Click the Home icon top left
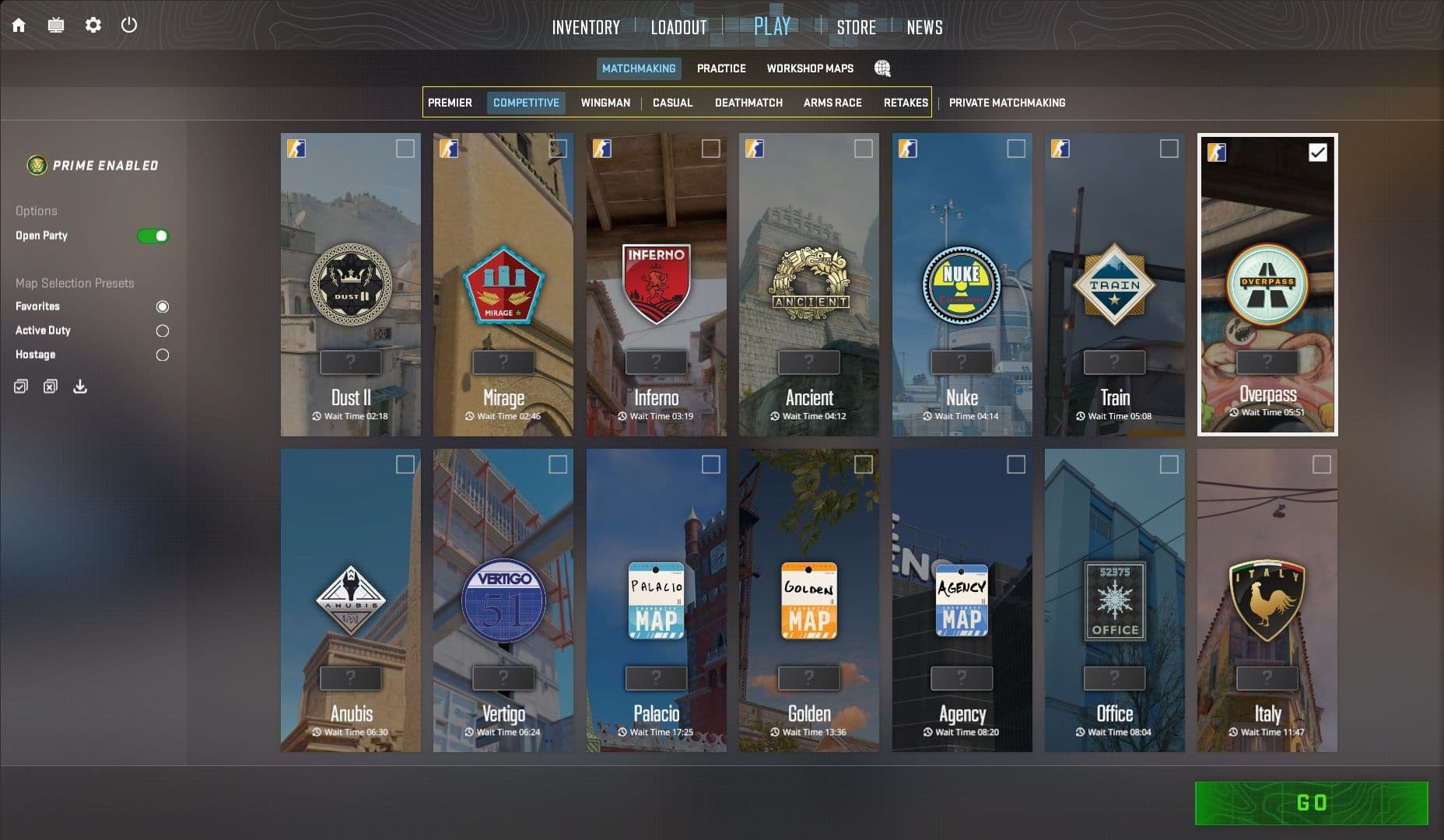Image resolution: width=1444 pixels, height=840 pixels. [x=19, y=25]
